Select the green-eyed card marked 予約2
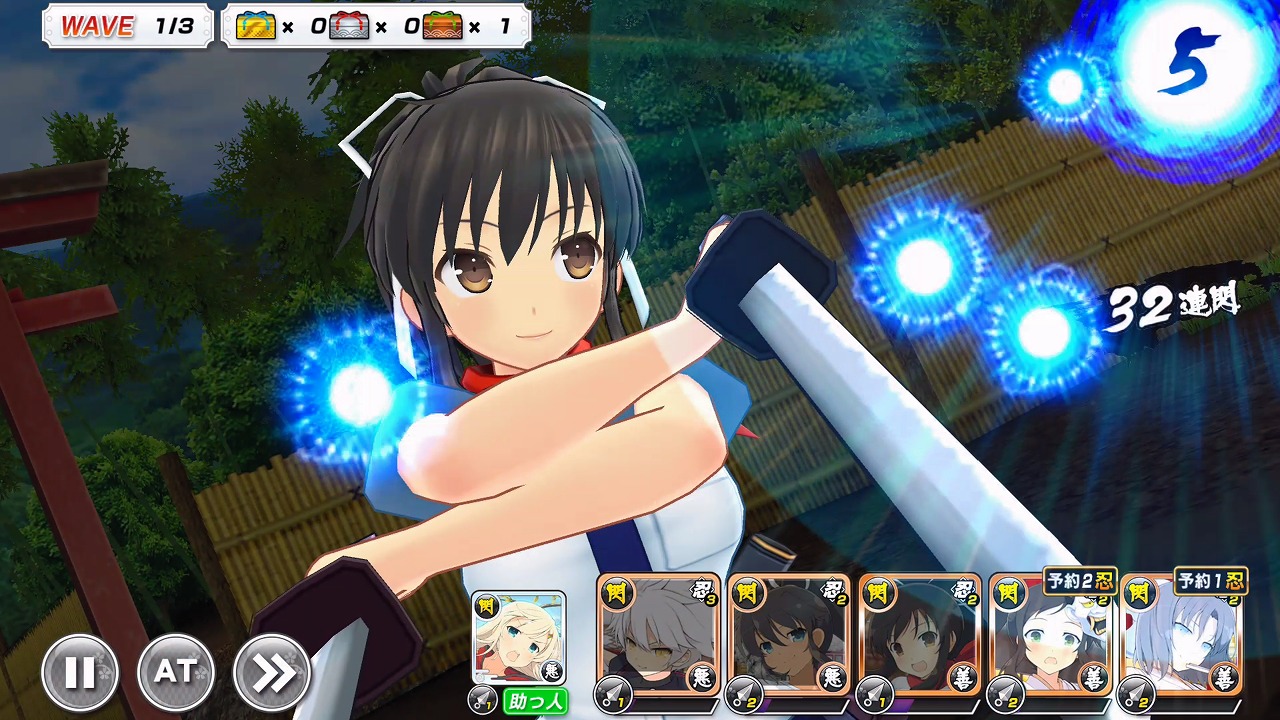Screen dimensions: 1280x720 (x=1050, y=636)
